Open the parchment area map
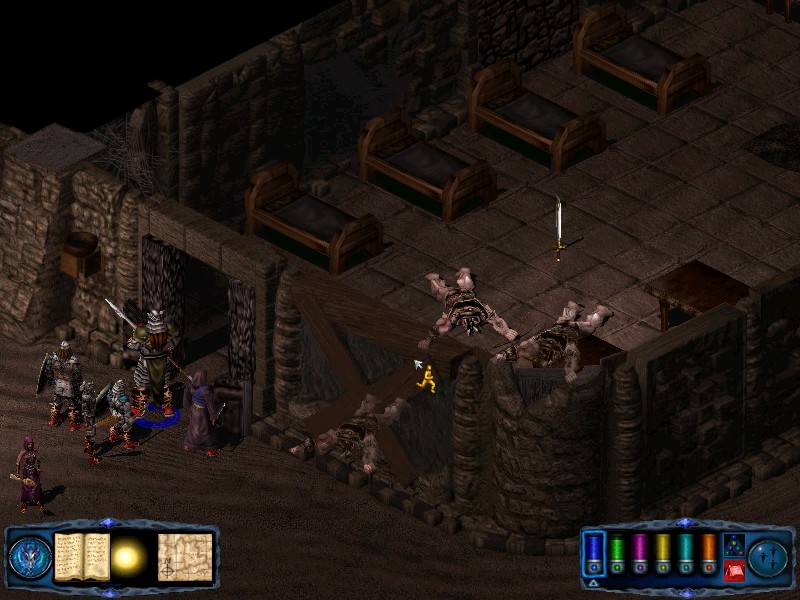Viewport: 800px width, 600px height. [x=185, y=557]
